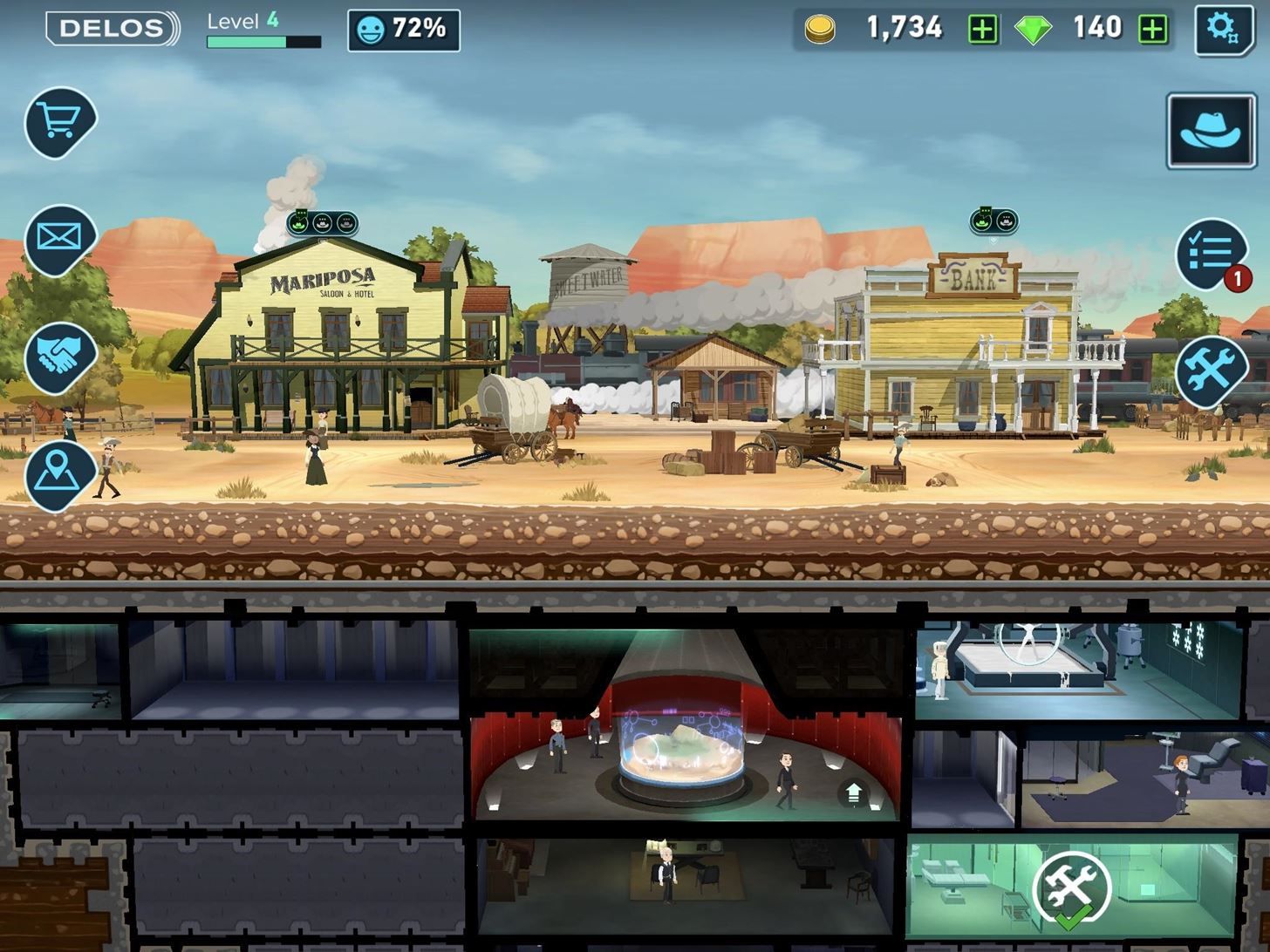Click the DELOS logo
This screenshot has height=952, width=1270.
click(x=110, y=26)
